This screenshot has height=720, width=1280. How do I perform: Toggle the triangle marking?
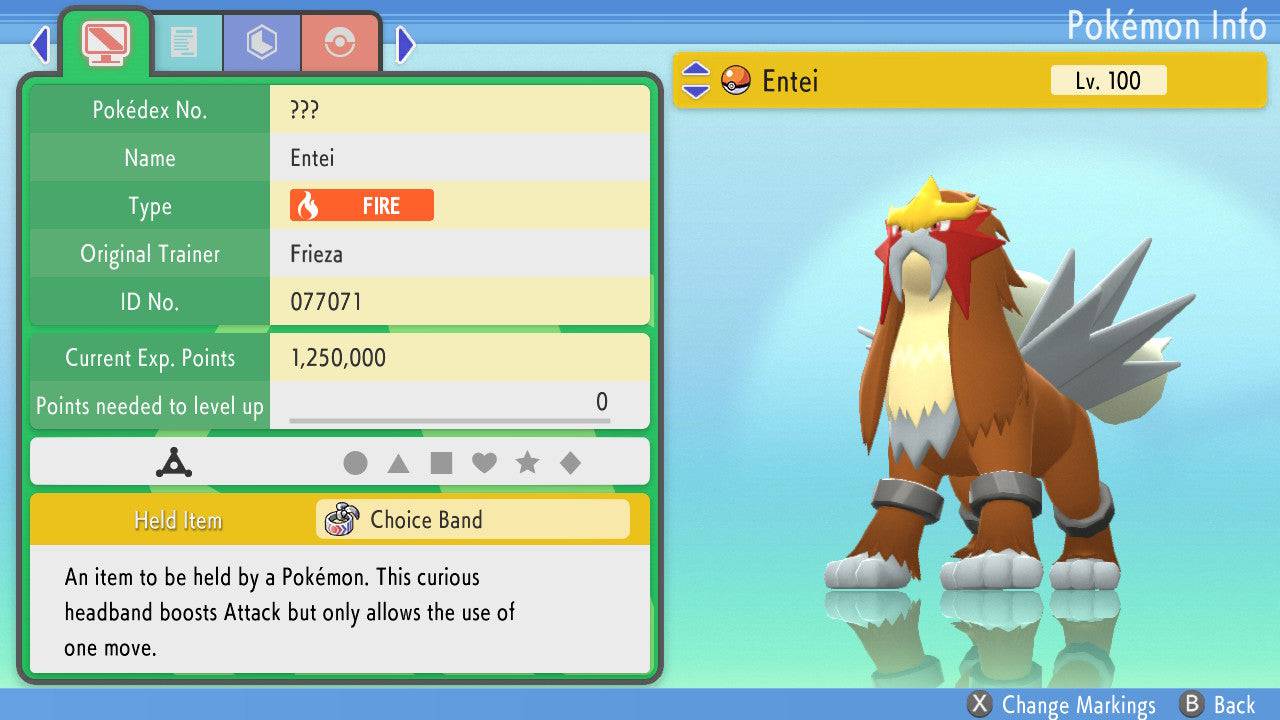point(398,463)
